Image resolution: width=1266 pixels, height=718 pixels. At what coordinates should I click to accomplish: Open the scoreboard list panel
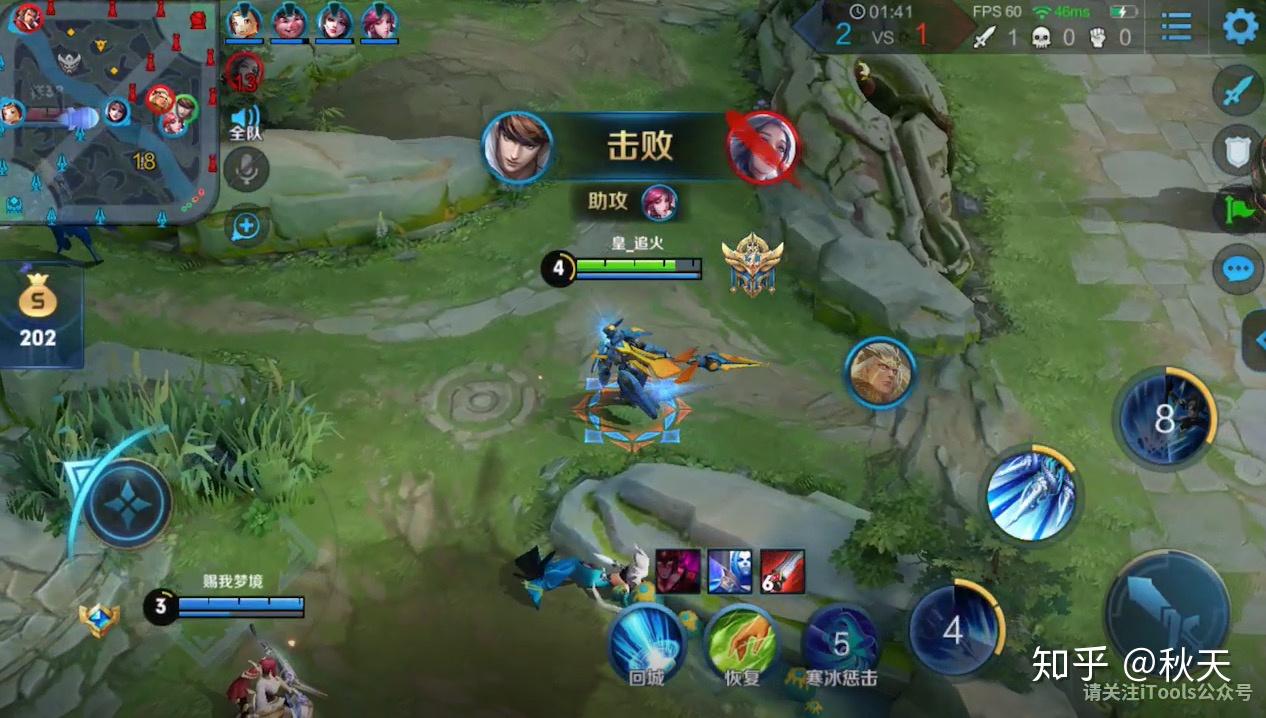1176,26
